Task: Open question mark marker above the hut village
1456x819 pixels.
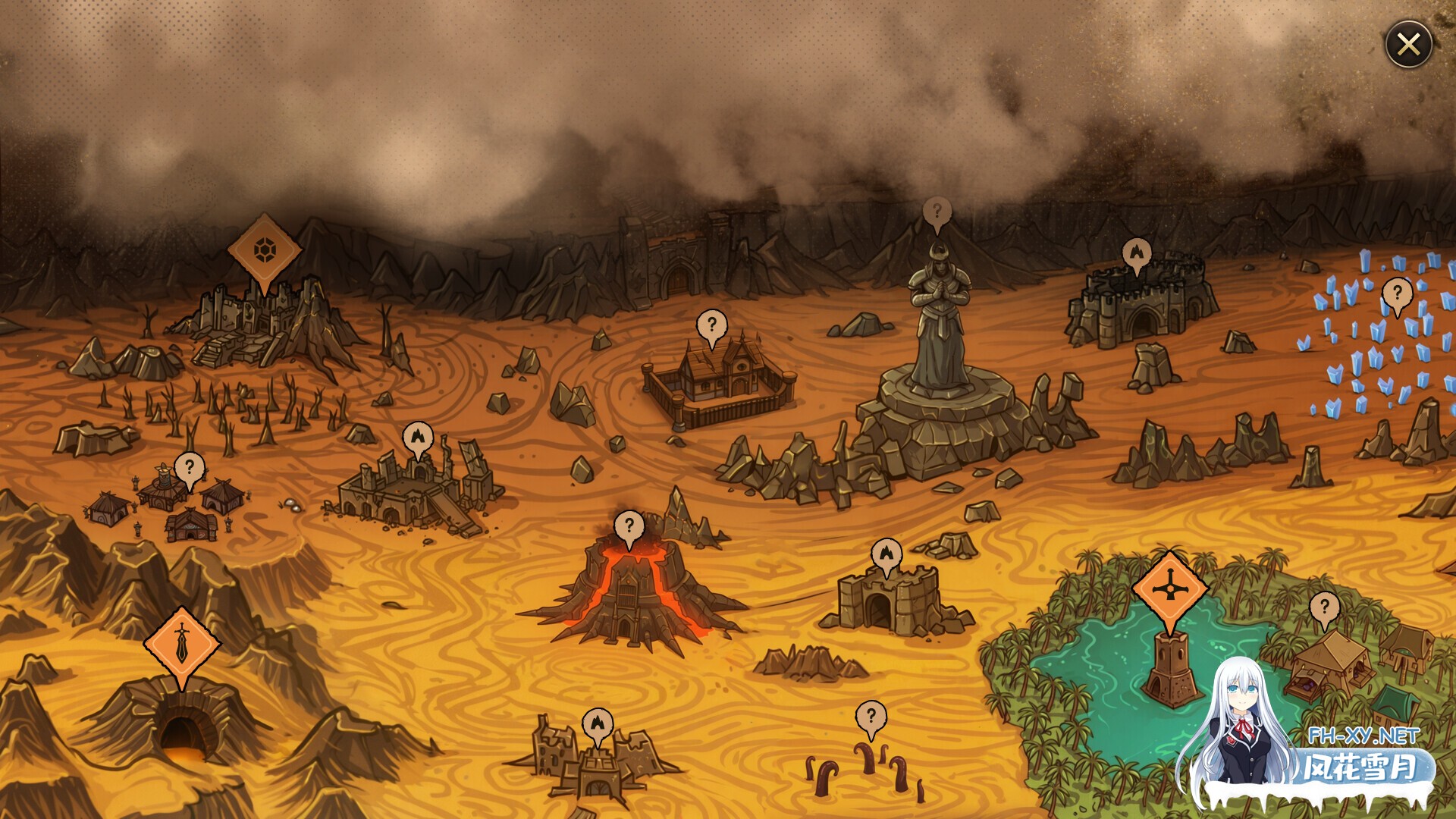Action: [190, 467]
